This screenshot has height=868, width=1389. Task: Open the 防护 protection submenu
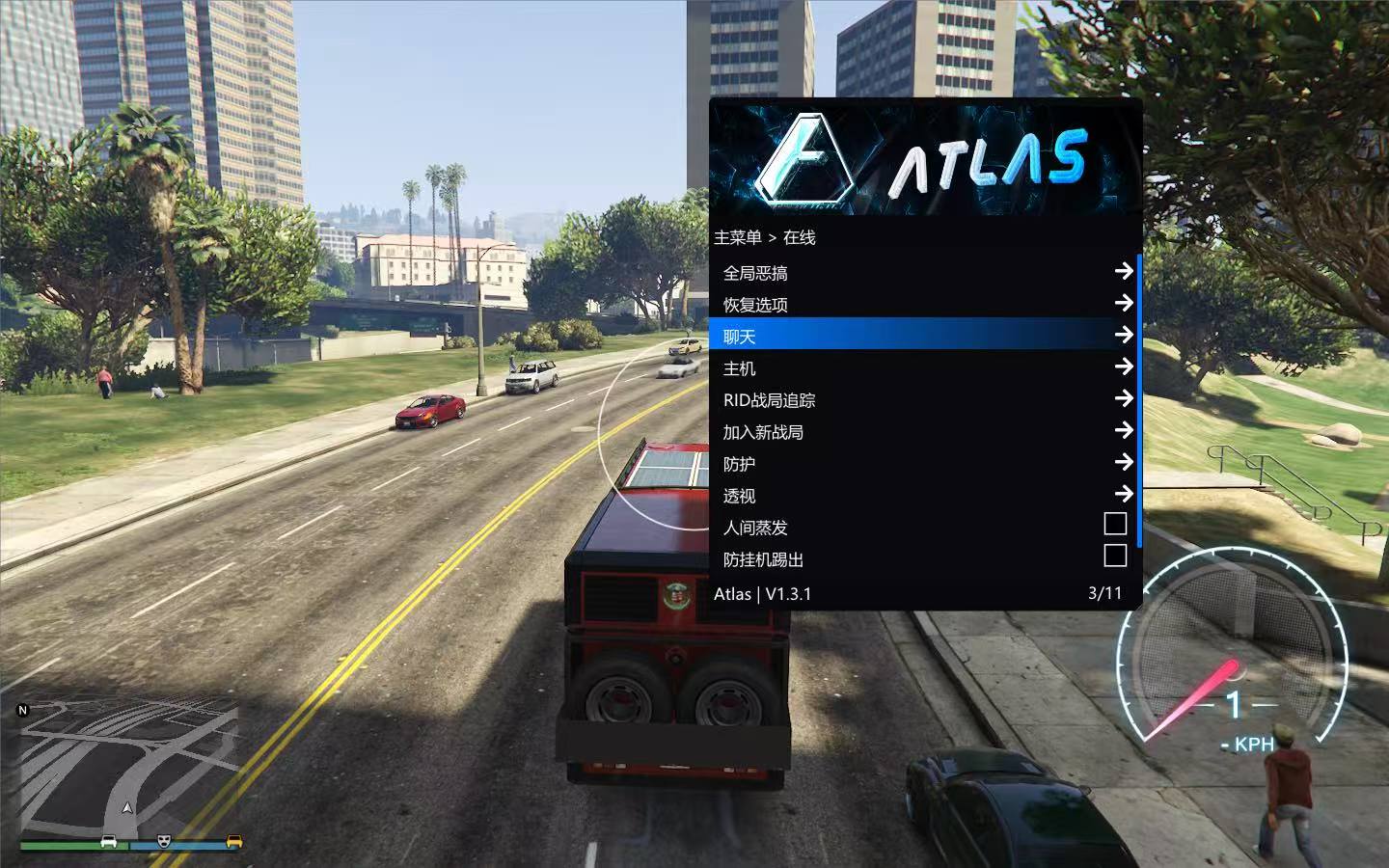click(924, 464)
